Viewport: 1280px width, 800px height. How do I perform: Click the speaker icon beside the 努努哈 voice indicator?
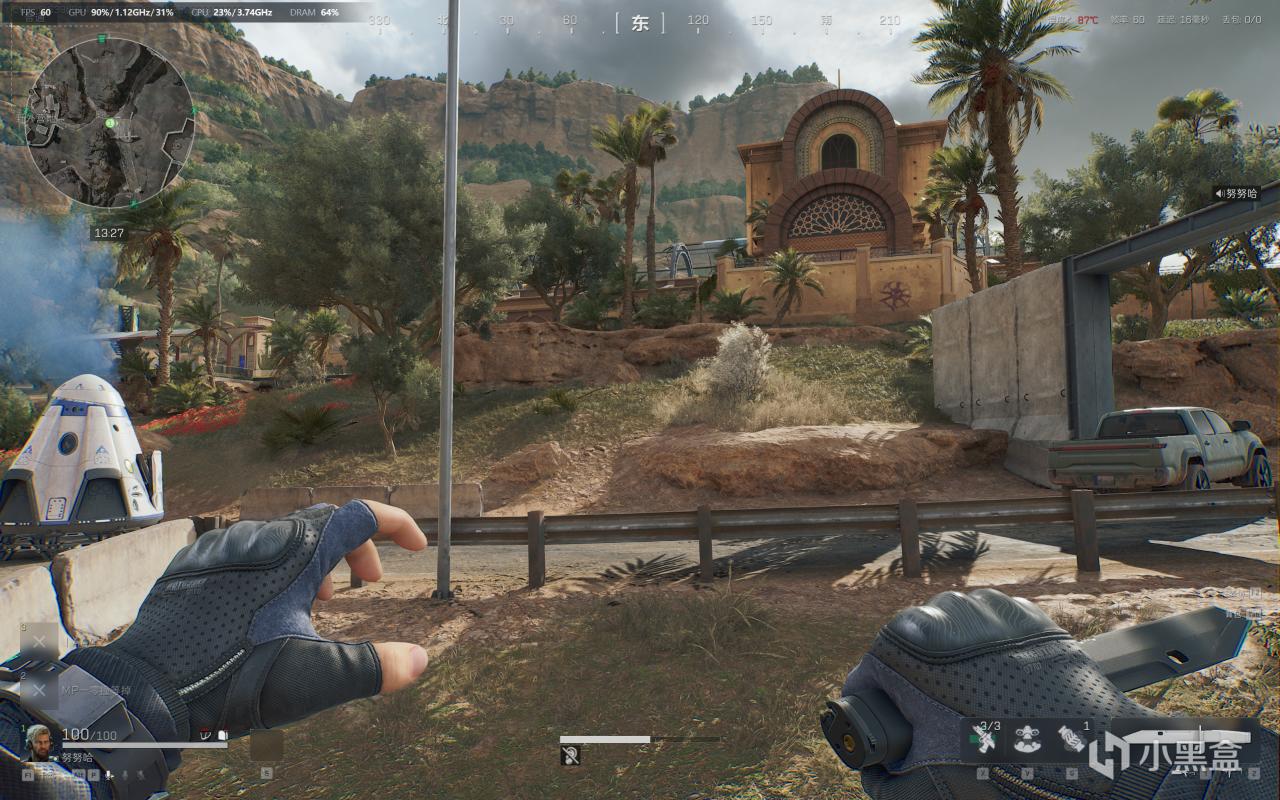point(1220,193)
